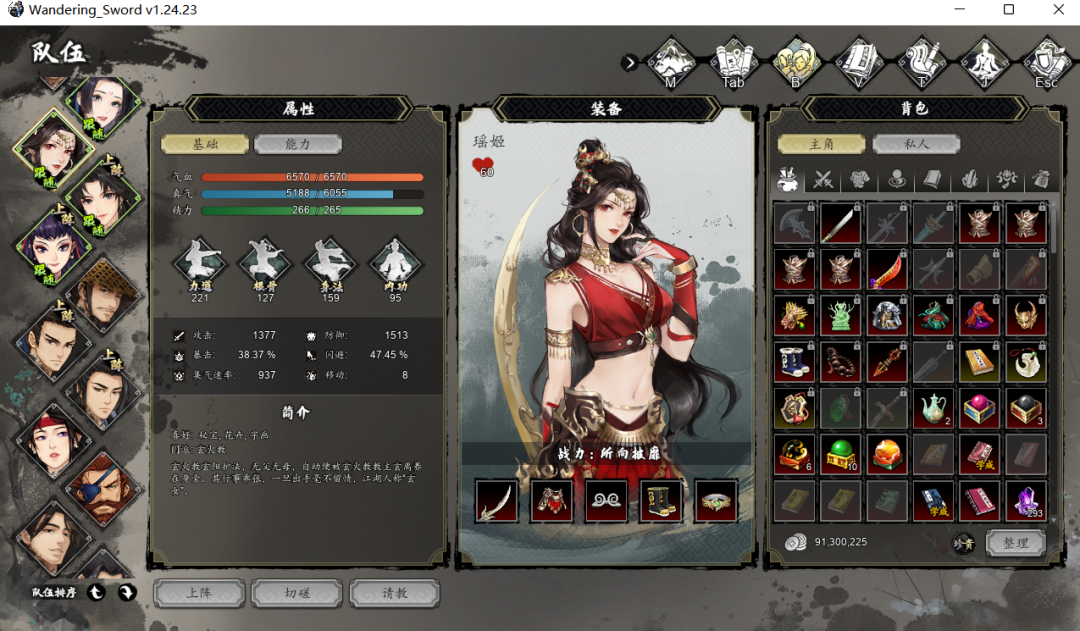Move the character up in party order
This screenshot has width=1080, height=631.
(97, 593)
